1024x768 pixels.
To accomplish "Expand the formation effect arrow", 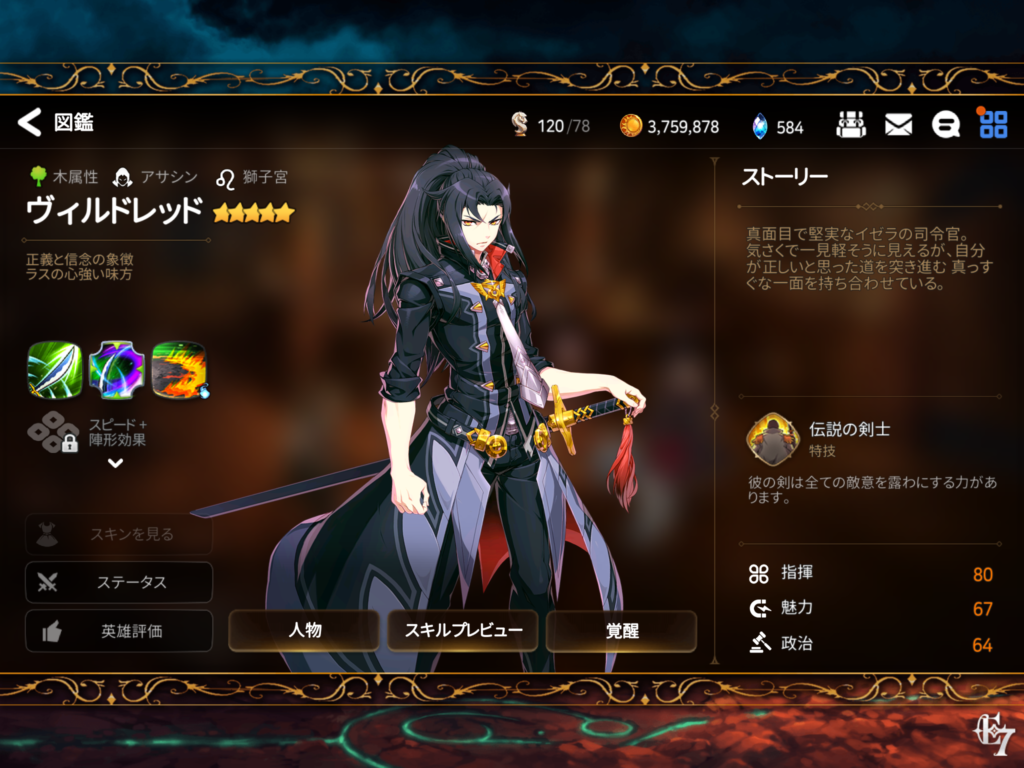I will point(115,463).
